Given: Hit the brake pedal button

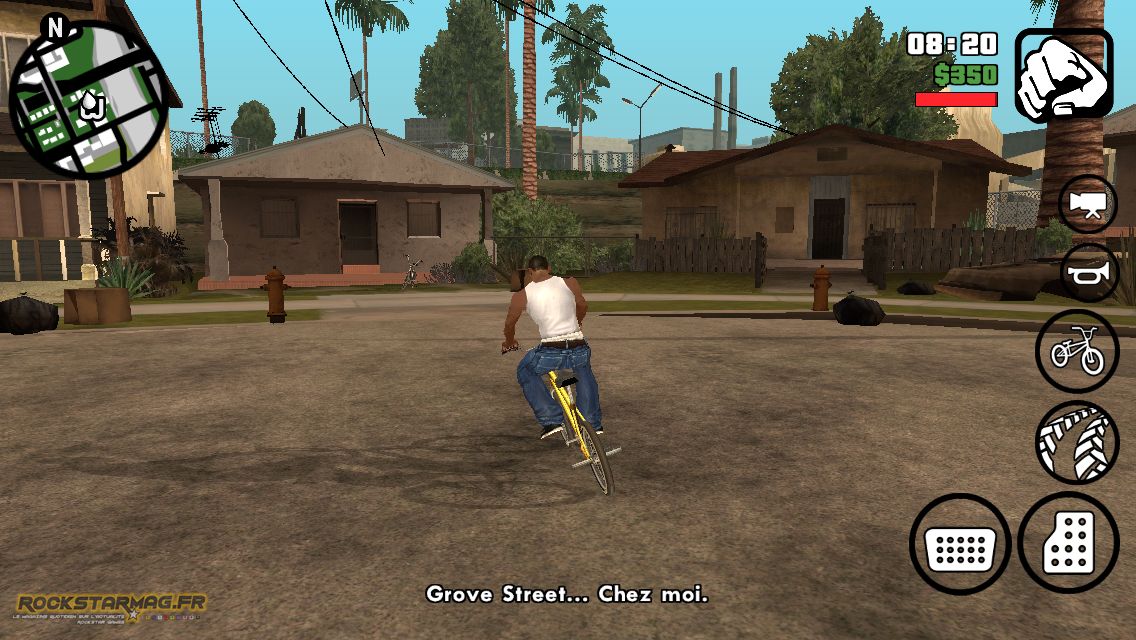Looking at the screenshot, I should (x=961, y=545).
